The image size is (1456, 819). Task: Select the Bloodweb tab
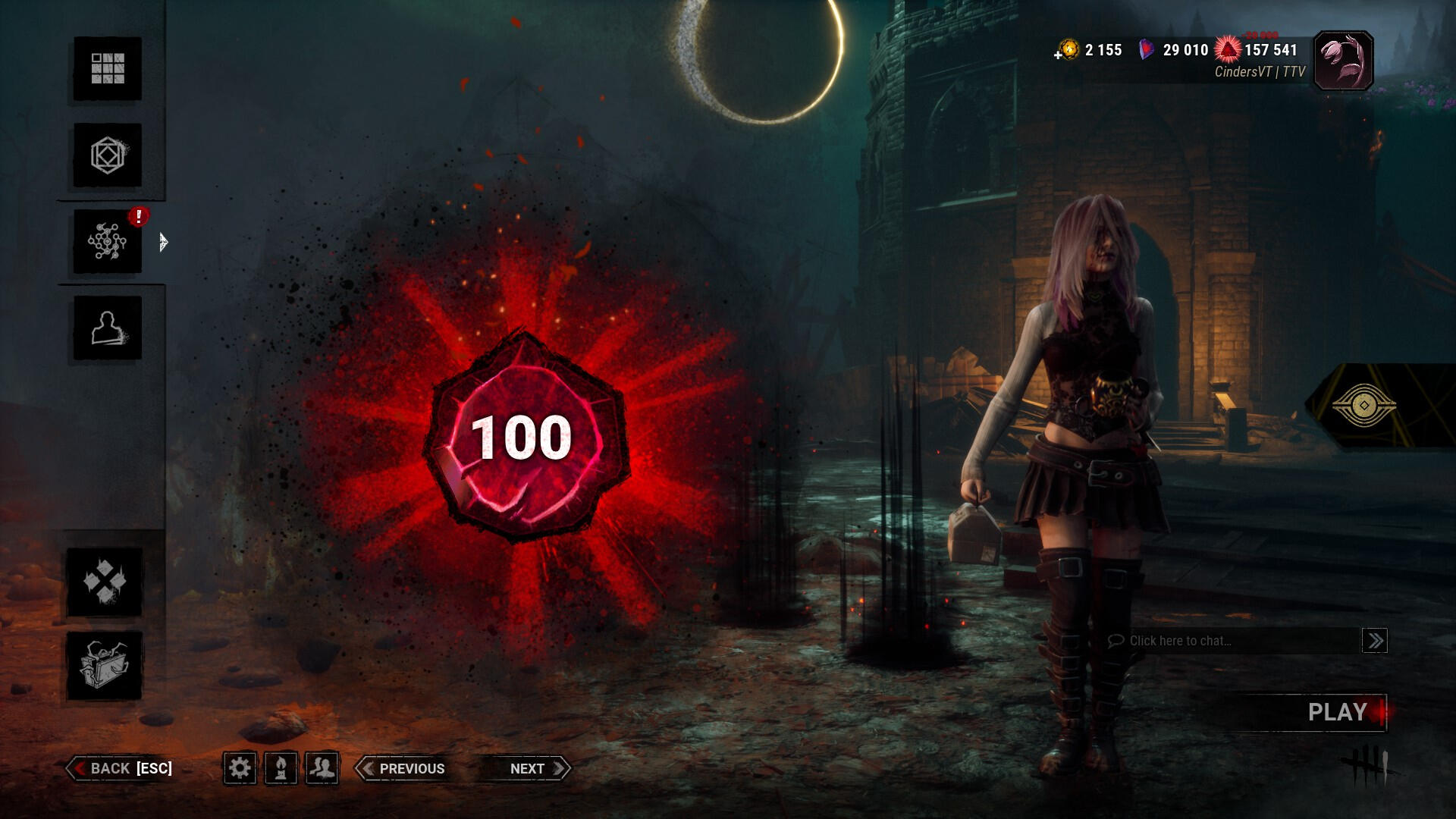[107, 242]
